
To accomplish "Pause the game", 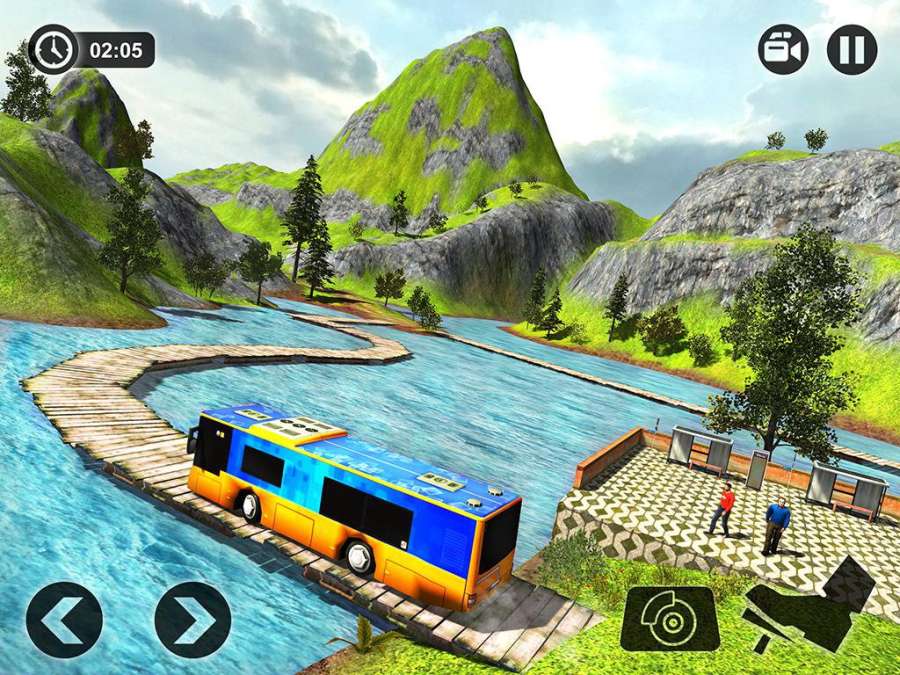I will pyautogui.click(x=851, y=50).
